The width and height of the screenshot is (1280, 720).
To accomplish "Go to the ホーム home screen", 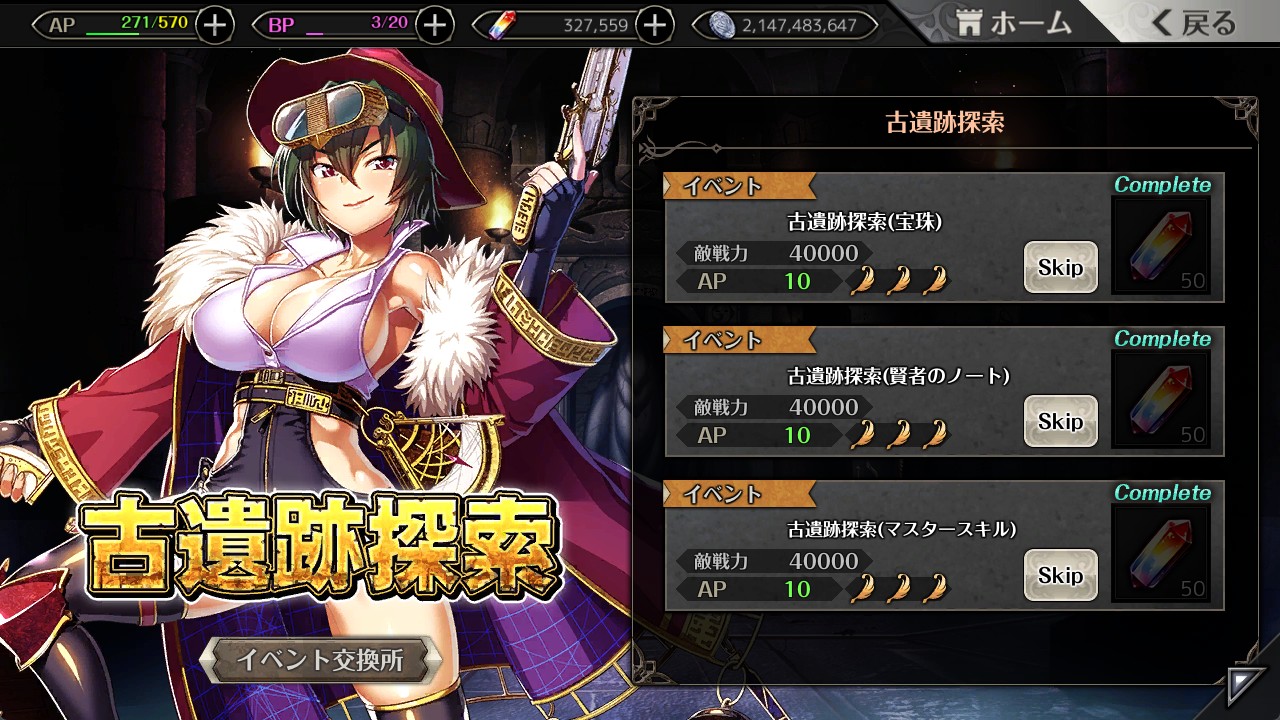I will click(x=1014, y=24).
